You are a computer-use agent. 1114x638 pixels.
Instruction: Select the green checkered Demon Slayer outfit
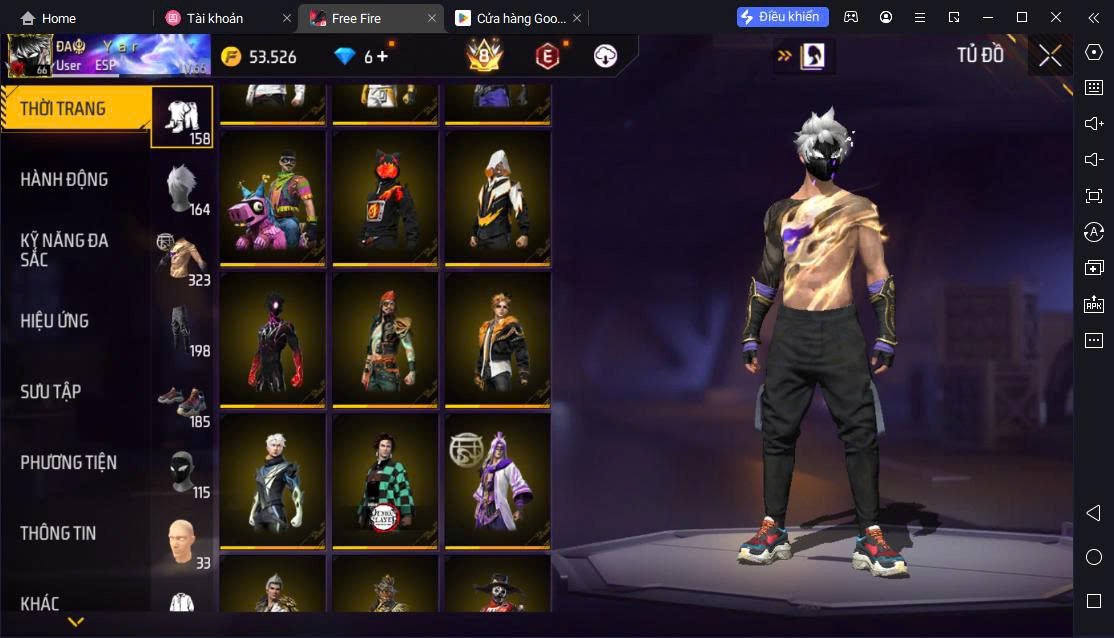385,480
